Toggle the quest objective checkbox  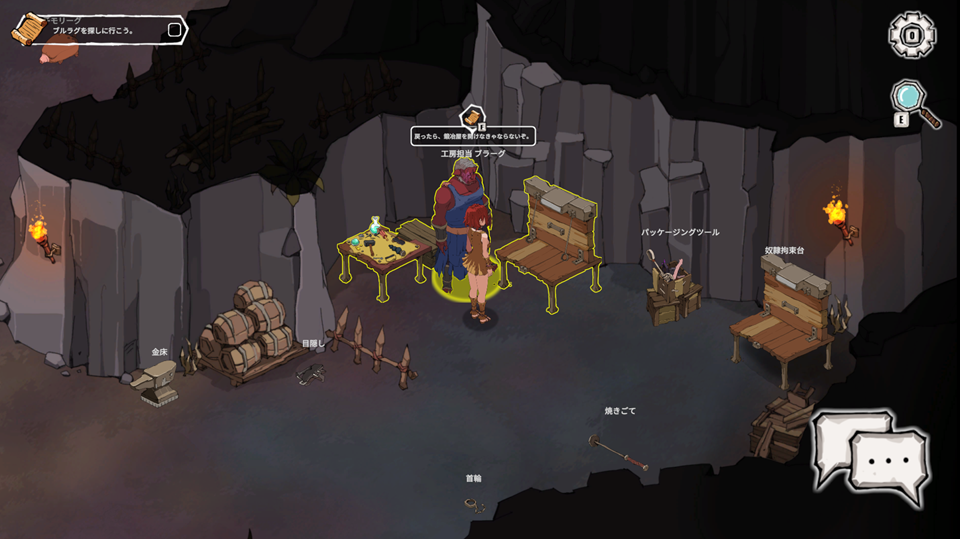pyautogui.click(x=174, y=30)
